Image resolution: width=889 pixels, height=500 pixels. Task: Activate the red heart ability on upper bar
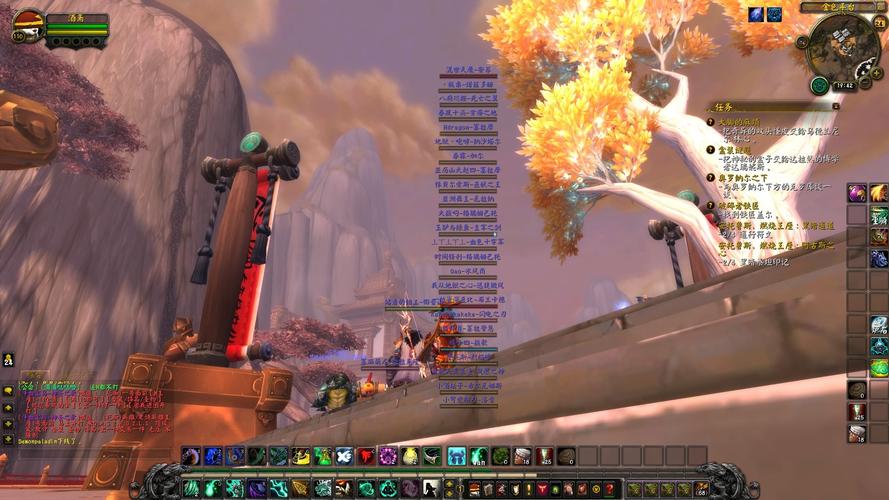pyautogui.click(x=366, y=456)
